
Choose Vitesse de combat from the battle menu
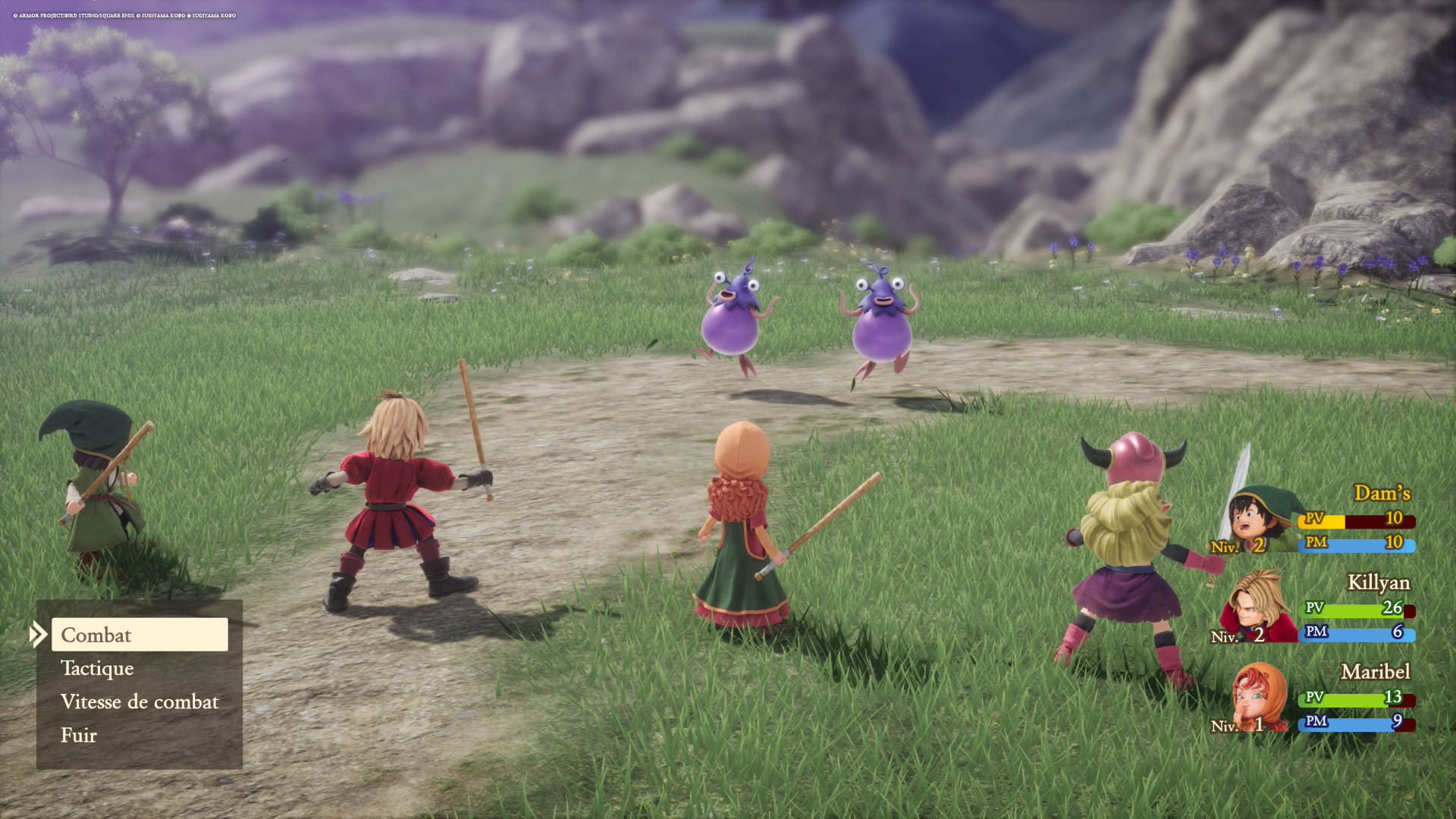pyautogui.click(x=140, y=702)
